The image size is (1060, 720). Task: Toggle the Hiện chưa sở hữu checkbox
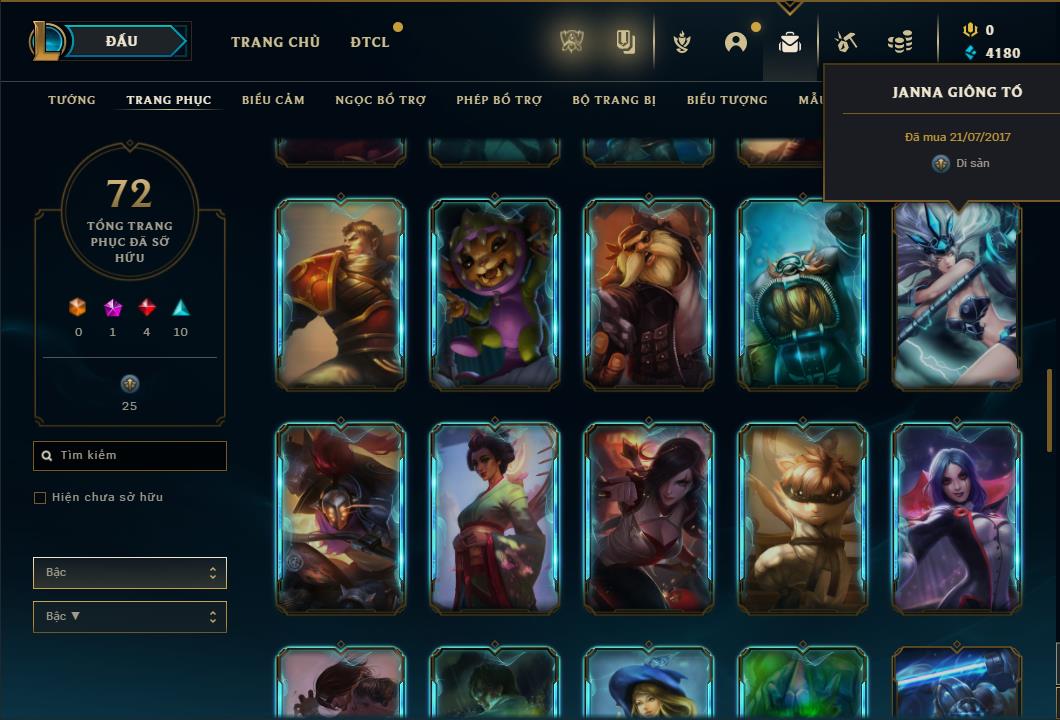tap(40, 498)
